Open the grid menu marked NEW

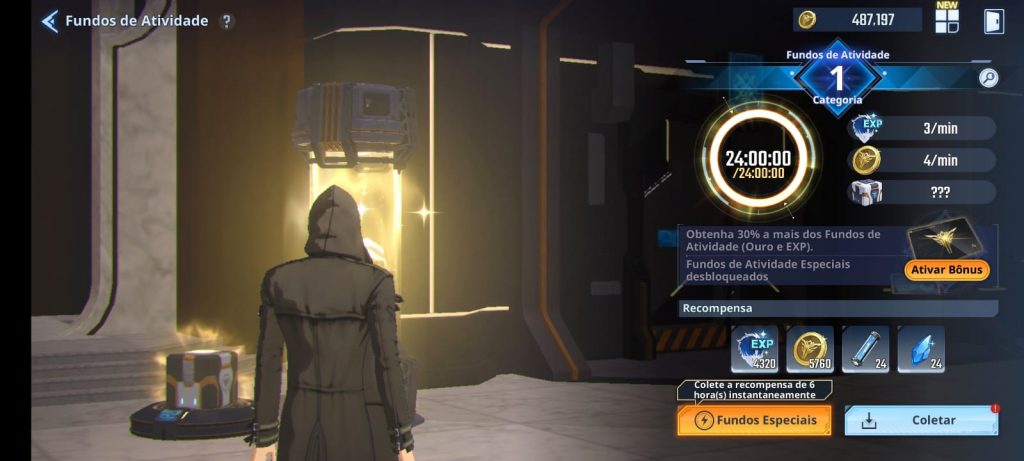946,21
